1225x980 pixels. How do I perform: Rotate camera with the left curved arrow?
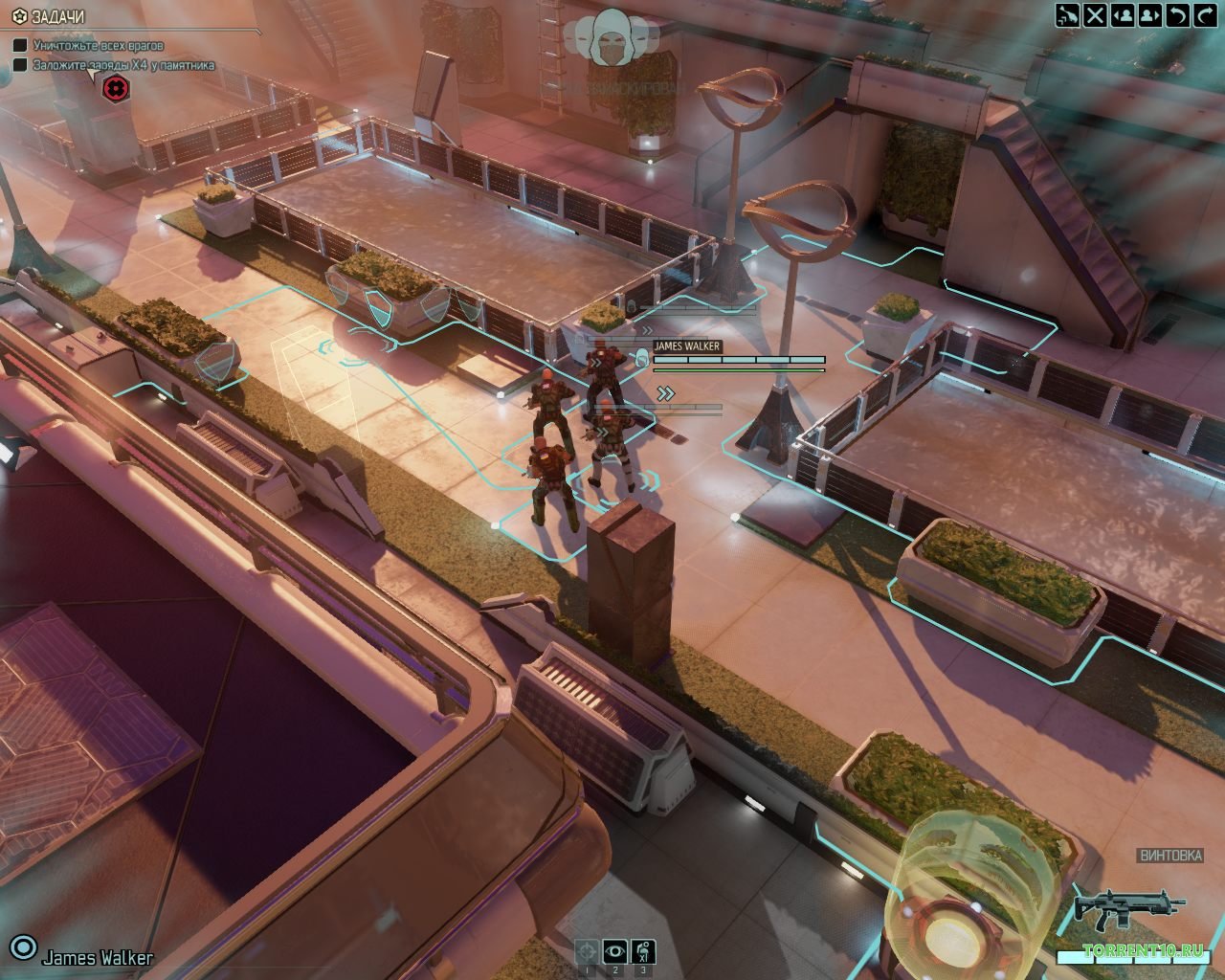click(x=1178, y=14)
